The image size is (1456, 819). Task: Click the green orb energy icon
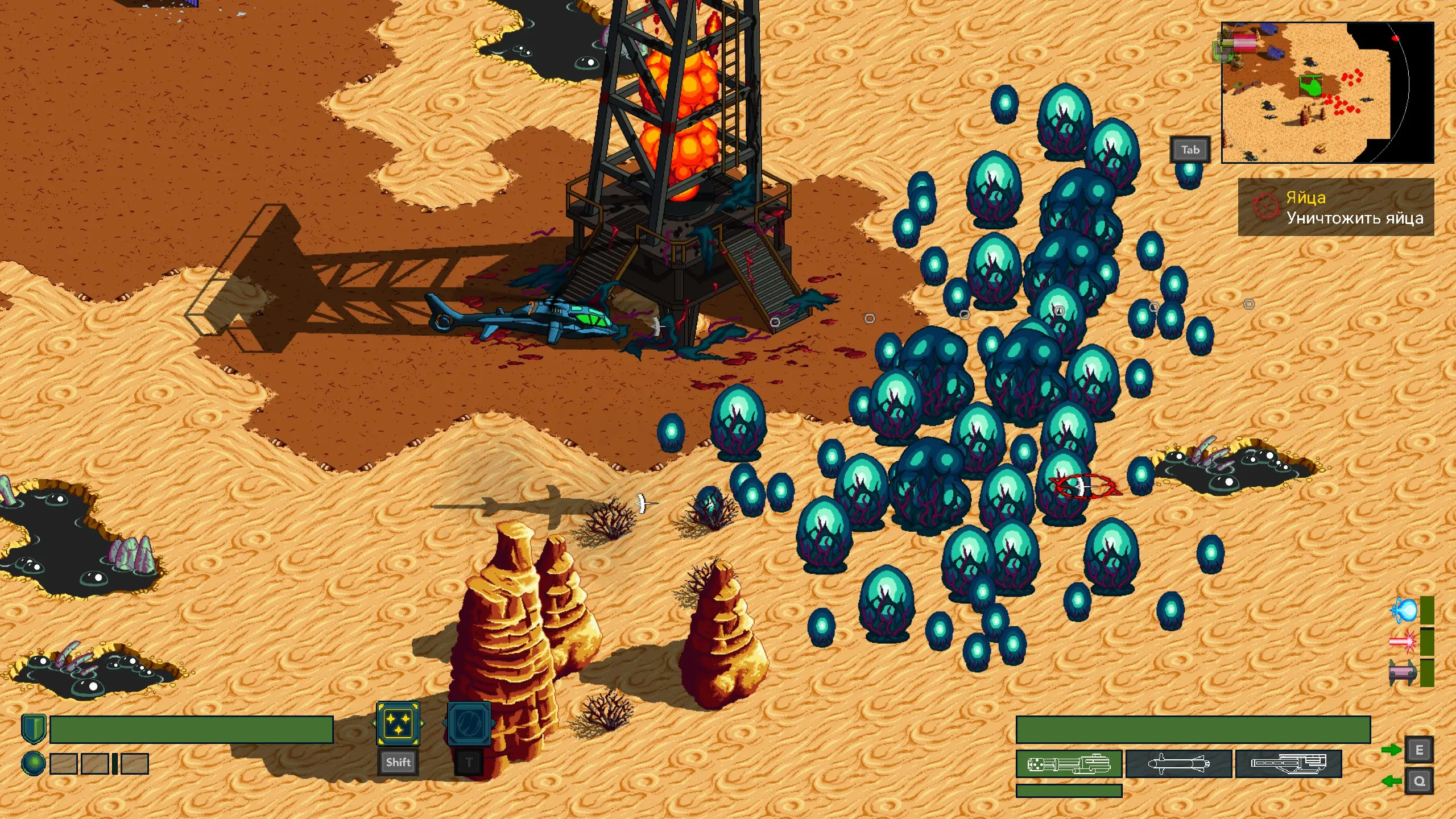click(x=34, y=763)
